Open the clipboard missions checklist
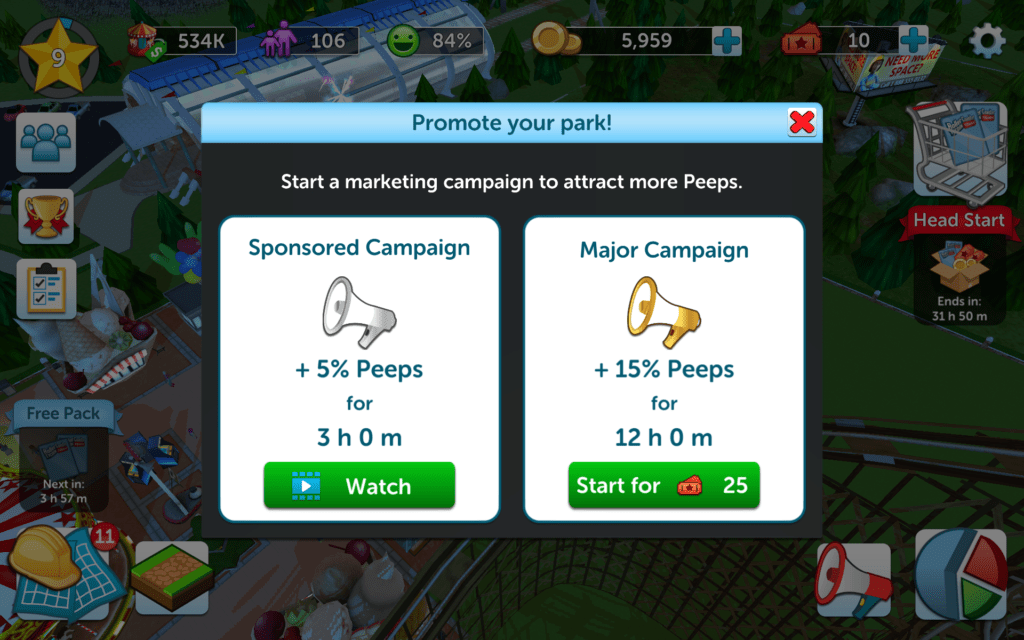The height and width of the screenshot is (640, 1024). click(46, 289)
